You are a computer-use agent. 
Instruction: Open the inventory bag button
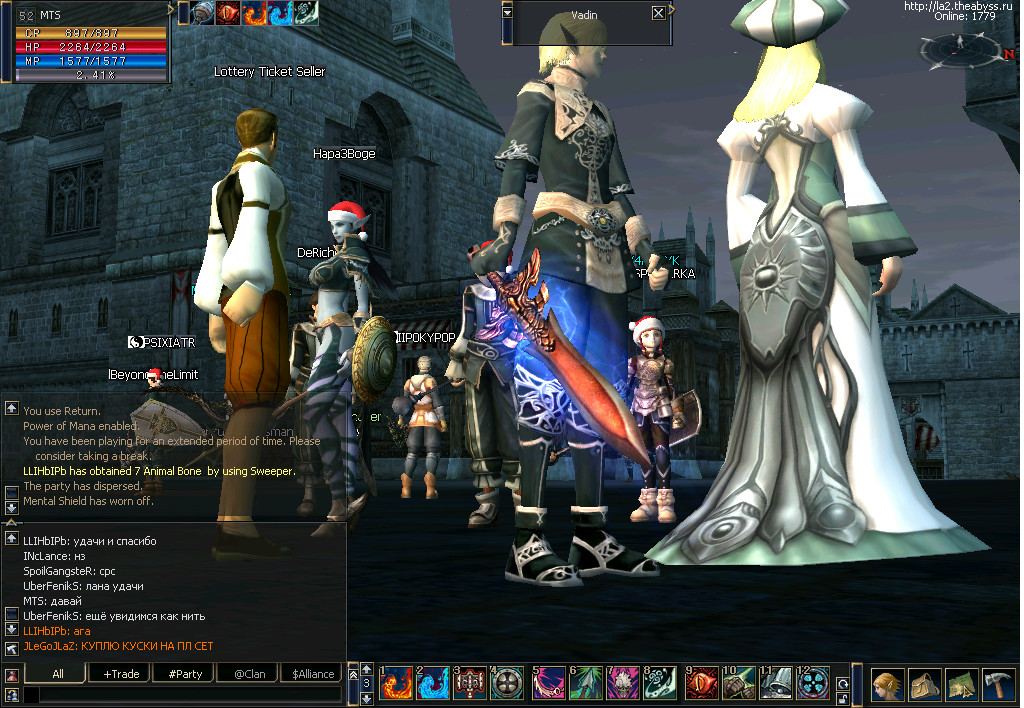click(x=924, y=683)
